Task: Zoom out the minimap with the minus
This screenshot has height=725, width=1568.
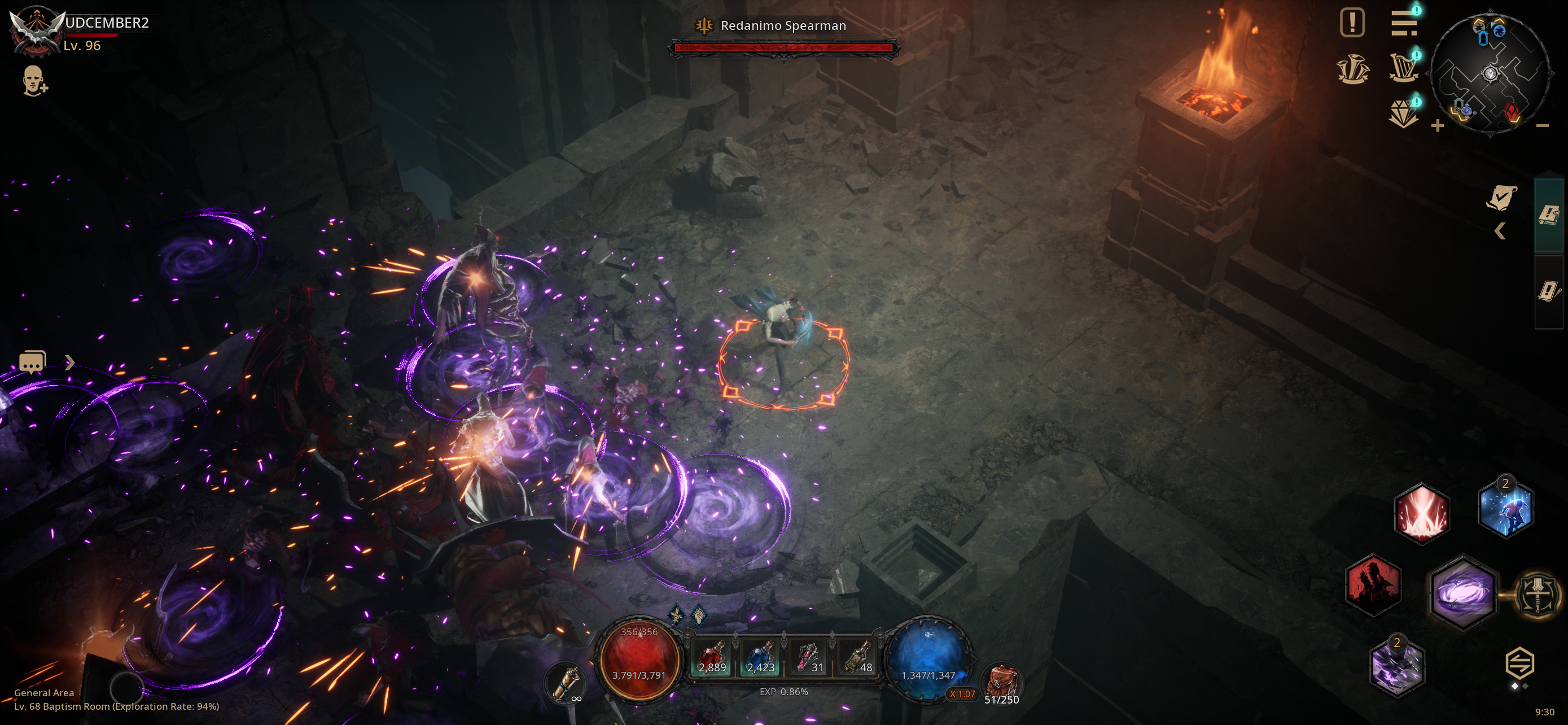Action: (x=1542, y=126)
